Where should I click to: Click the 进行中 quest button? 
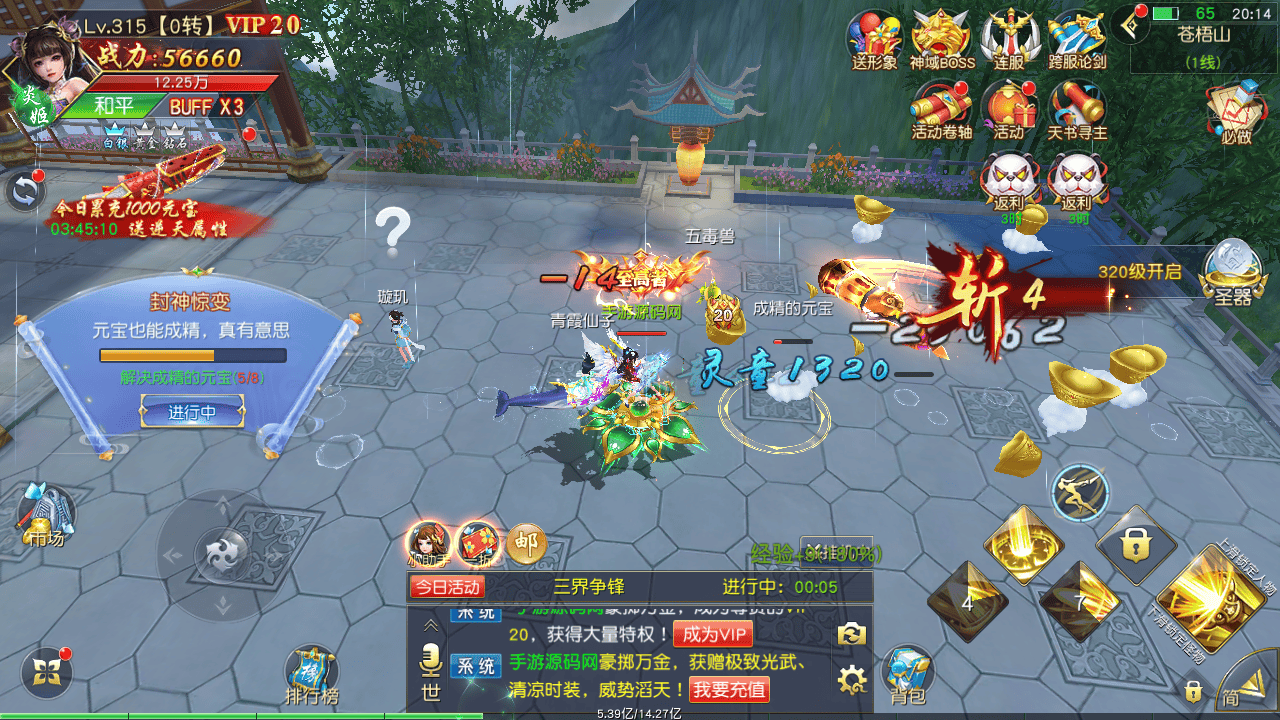point(192,411)
